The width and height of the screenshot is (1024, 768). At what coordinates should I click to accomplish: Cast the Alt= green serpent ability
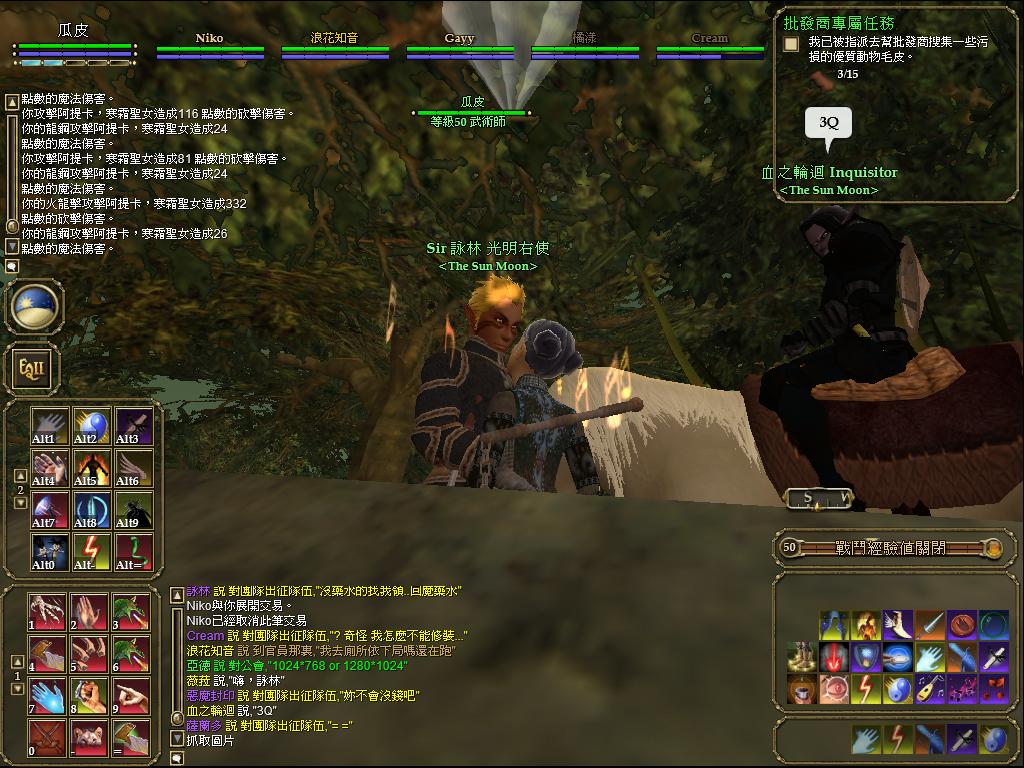[133, 552]
